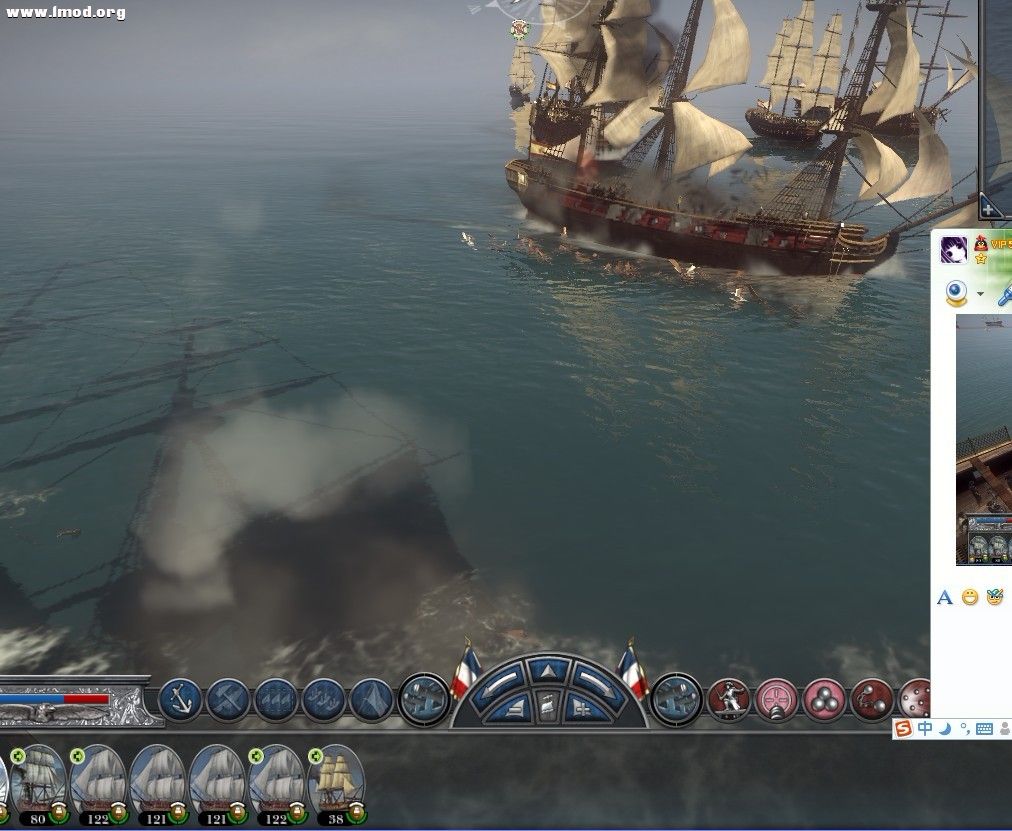This screenshot has height=831, width=1012.
Task: Switch to chain shot ammunition
Action: coord(872,699)
